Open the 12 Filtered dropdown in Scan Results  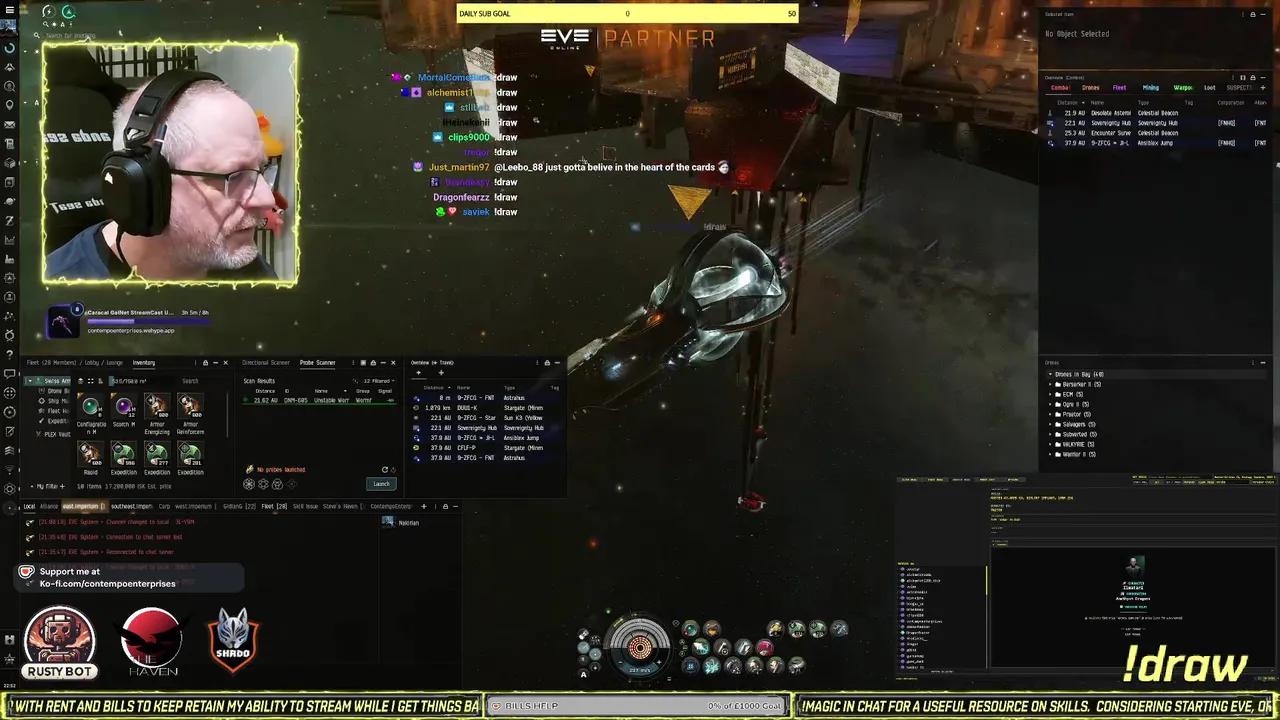click(x=378, y=381)
